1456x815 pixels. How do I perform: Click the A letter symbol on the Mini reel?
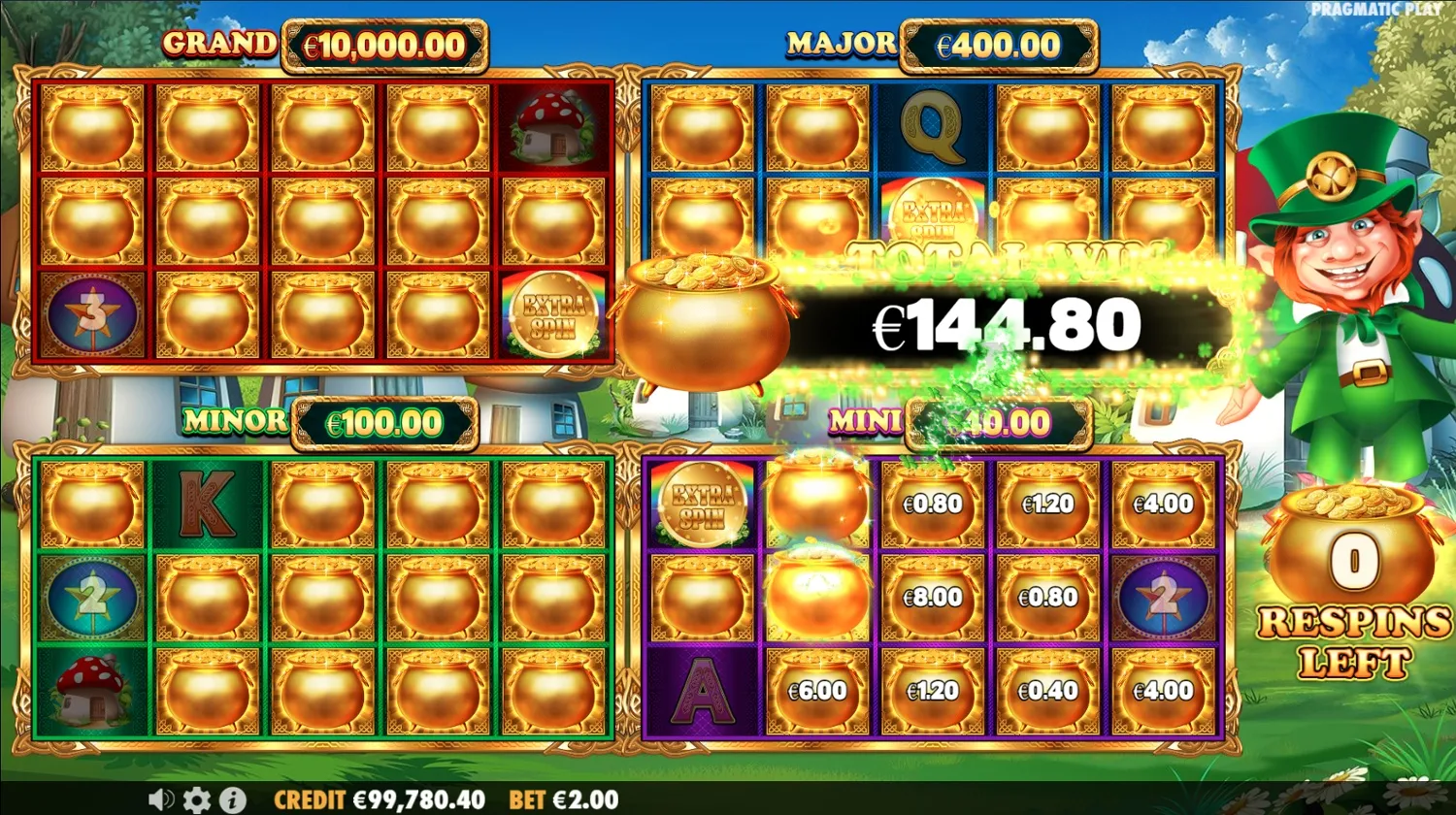tap(701, 691)
